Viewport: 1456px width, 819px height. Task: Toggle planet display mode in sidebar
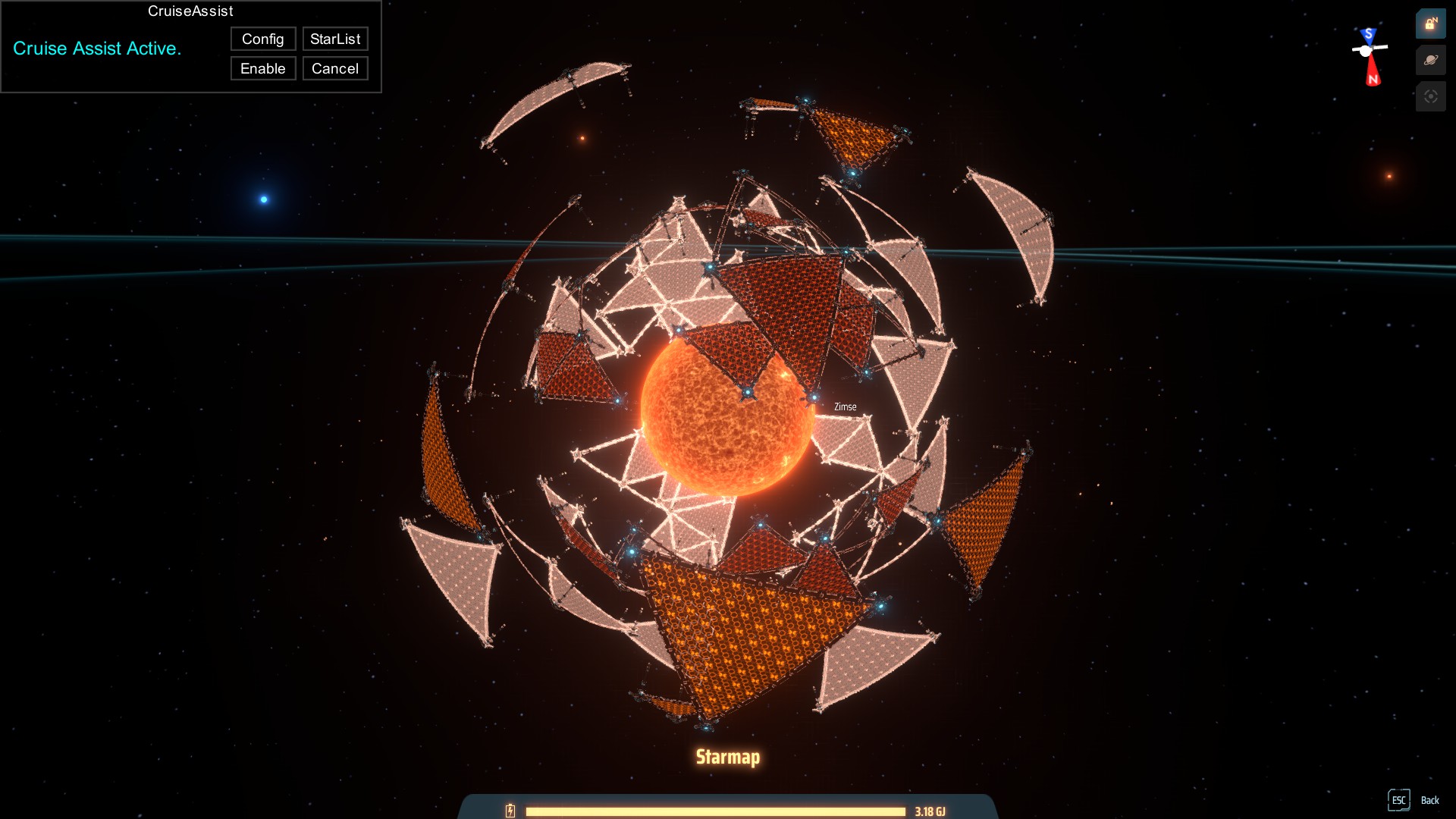(1430, 61)
